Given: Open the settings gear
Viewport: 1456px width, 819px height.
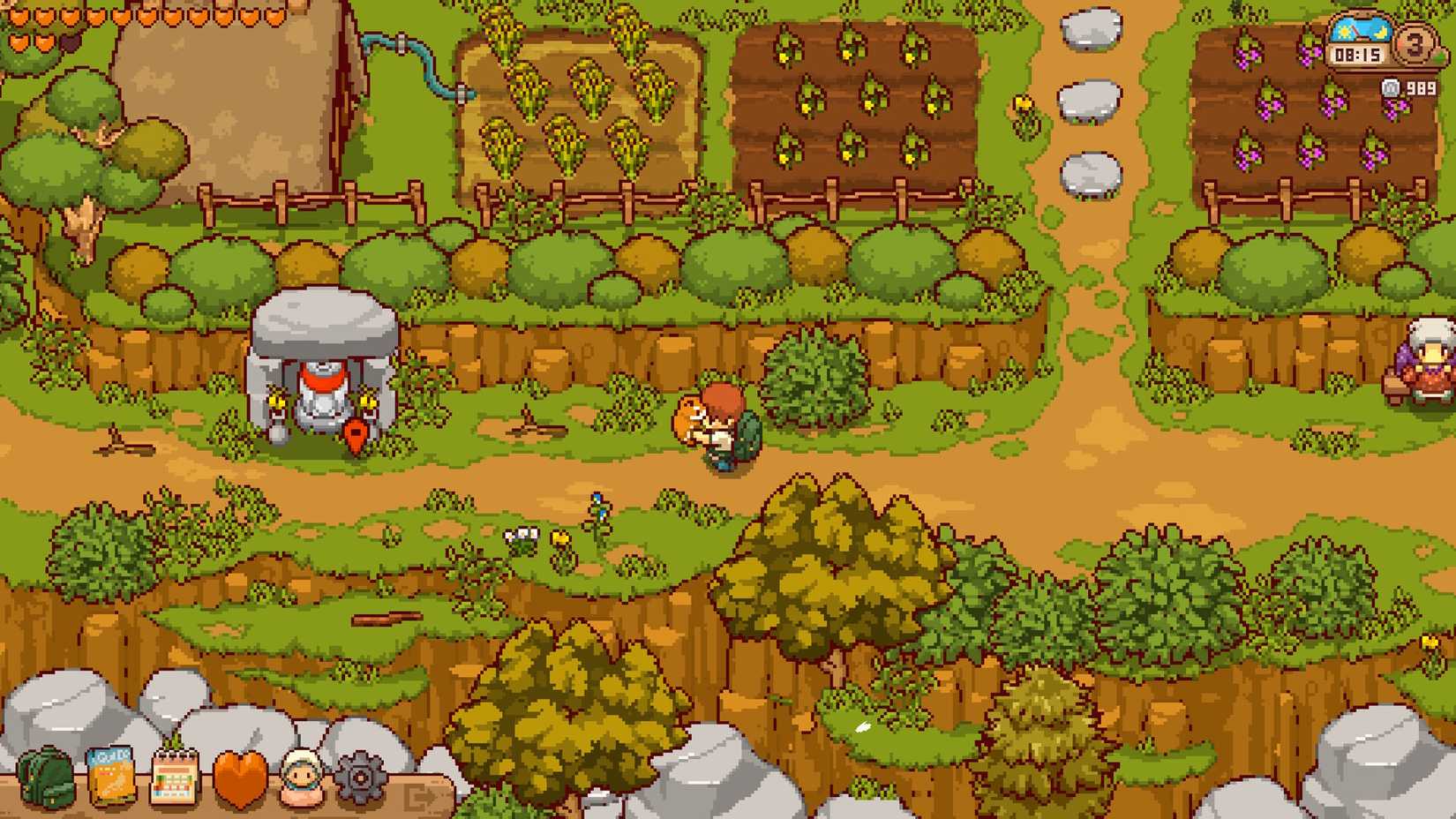Looking at the screenshot, I should point(359,777).
